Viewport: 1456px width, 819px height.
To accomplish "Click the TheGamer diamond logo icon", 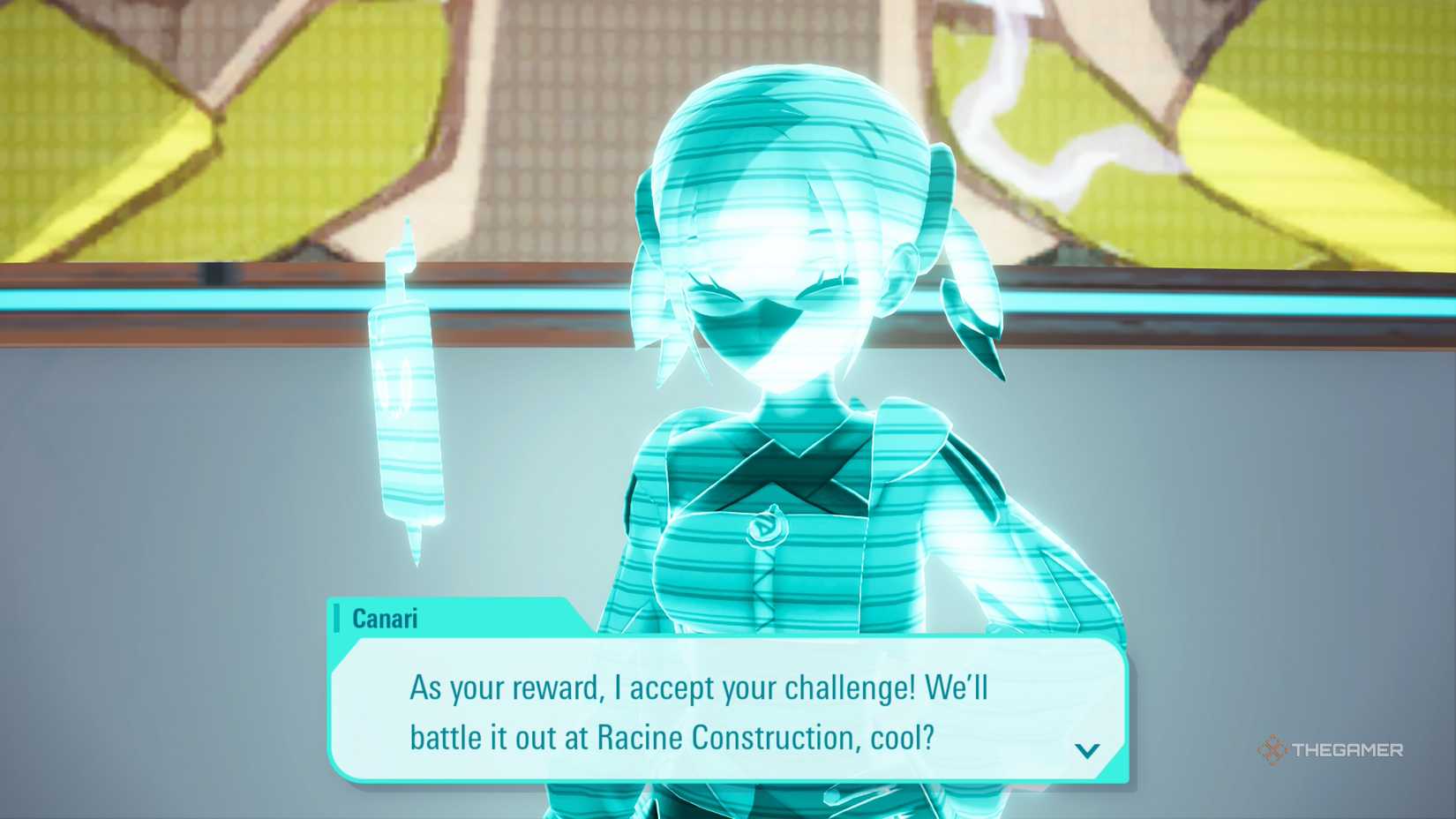I will (1273, 751).
